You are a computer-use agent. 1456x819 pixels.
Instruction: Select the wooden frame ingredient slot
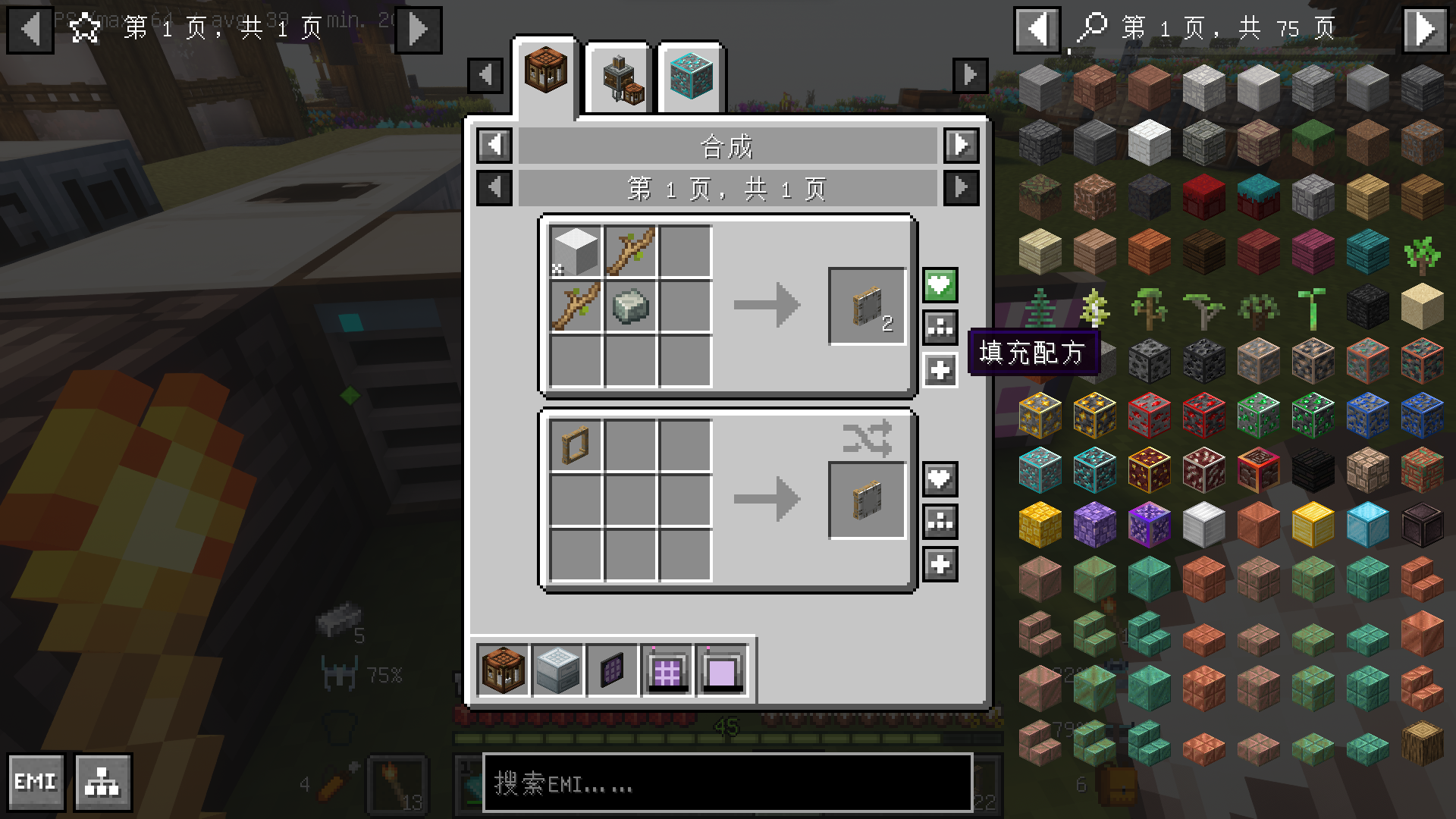coord(576,446)
